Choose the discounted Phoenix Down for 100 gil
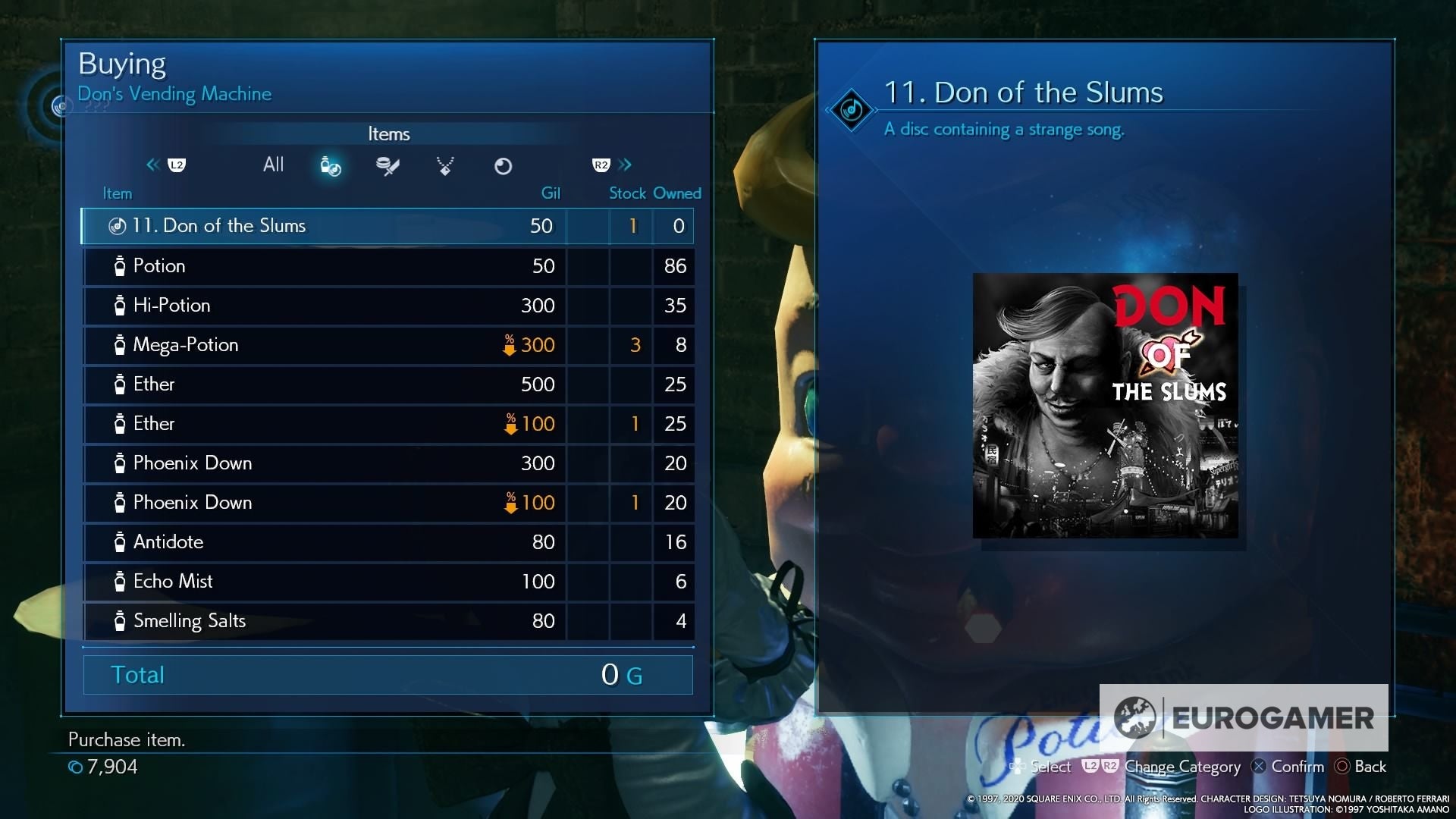The height and width of the screenshot is (819, 1456). pyautogui.click(x=387, y=503)
